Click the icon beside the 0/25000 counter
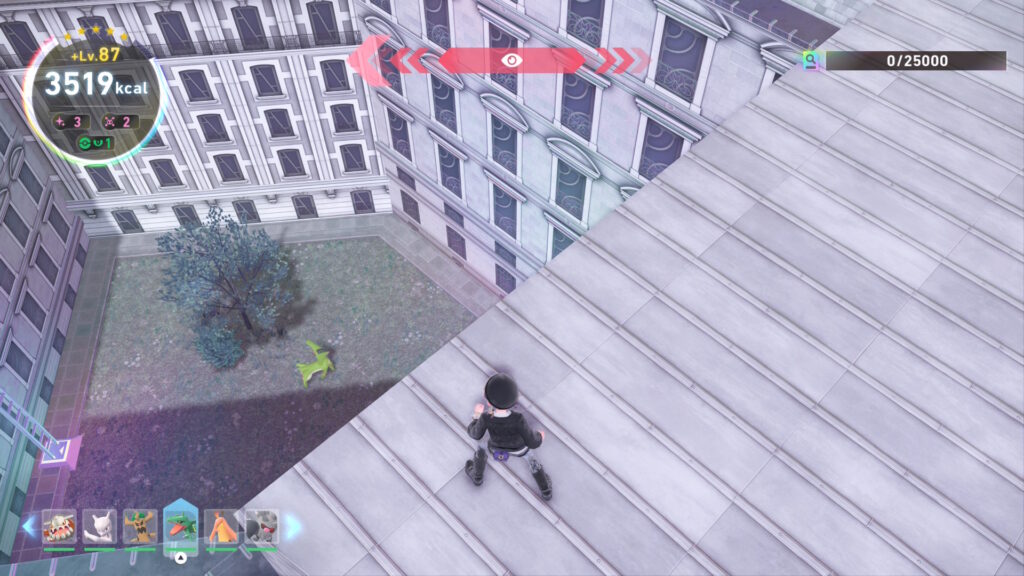This screenshot has width=1024, height=576. (811, 61)
